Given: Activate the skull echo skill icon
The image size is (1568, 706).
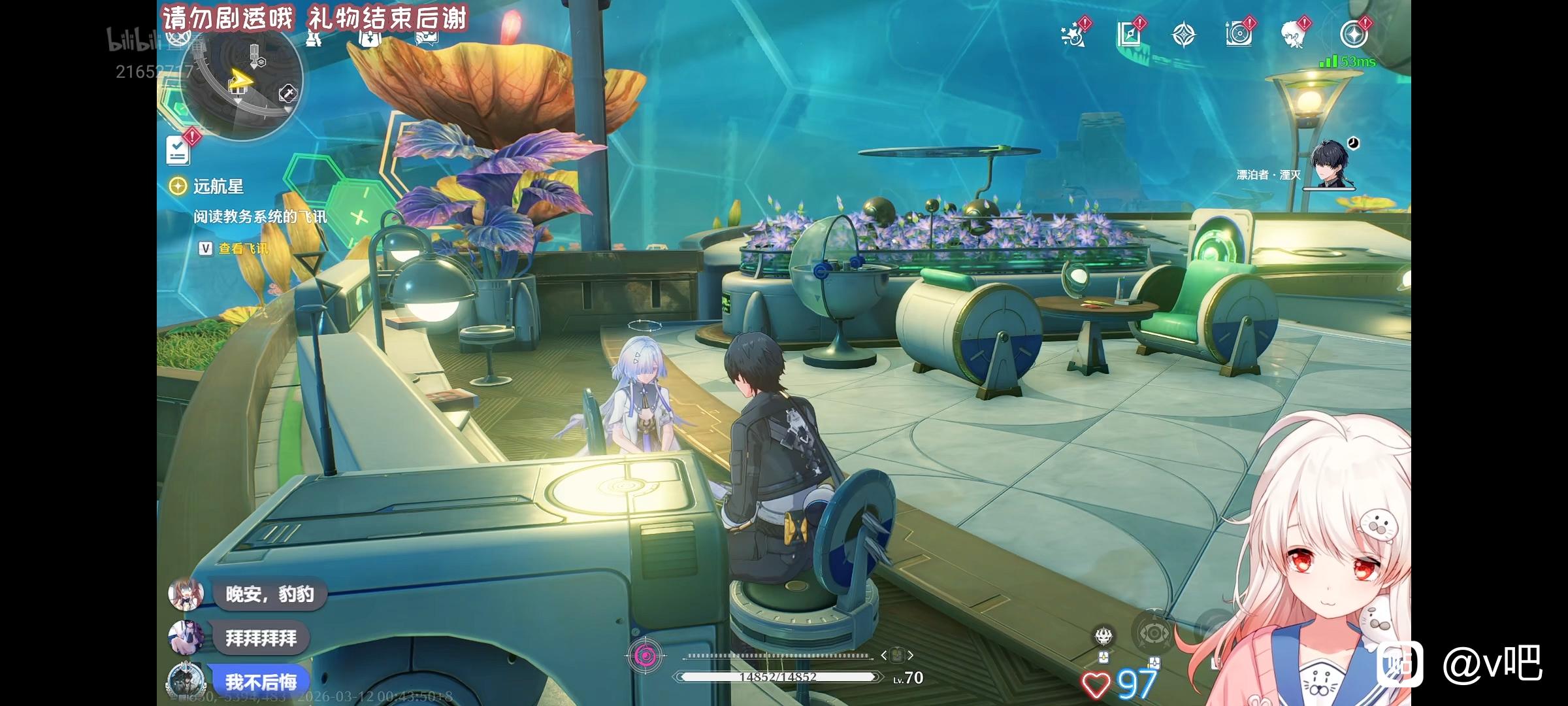Looking at the screenshot, I should pos(1104,635).
